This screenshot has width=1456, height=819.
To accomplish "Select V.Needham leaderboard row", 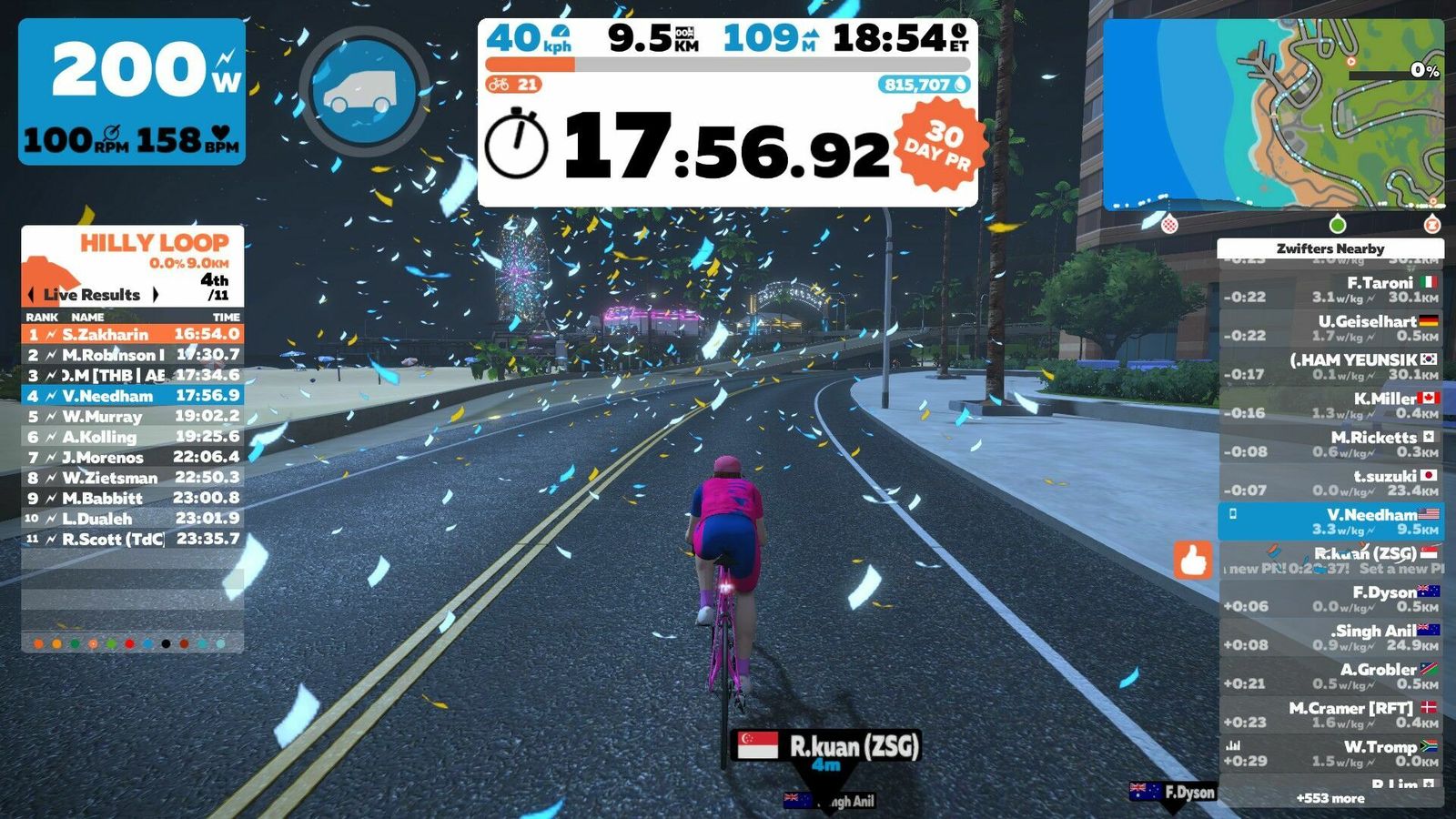I will (133, 396).
